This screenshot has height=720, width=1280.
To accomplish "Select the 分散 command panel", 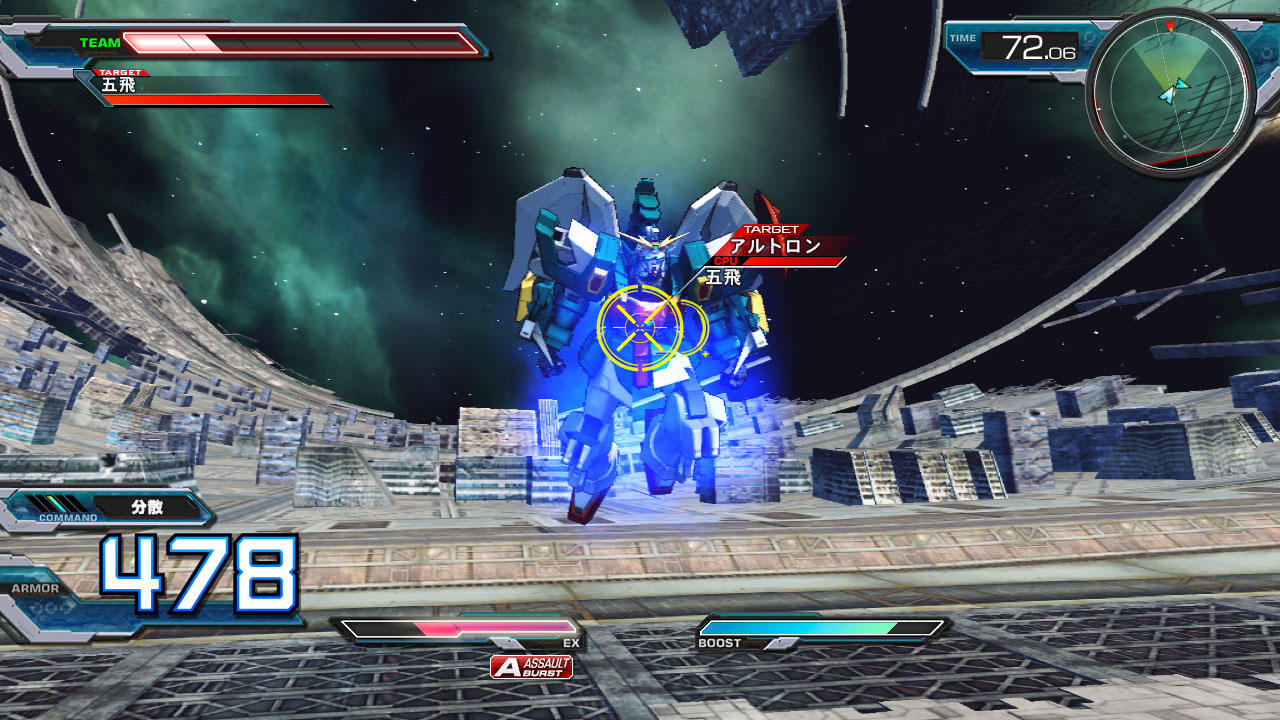I will tap(147, 507).
